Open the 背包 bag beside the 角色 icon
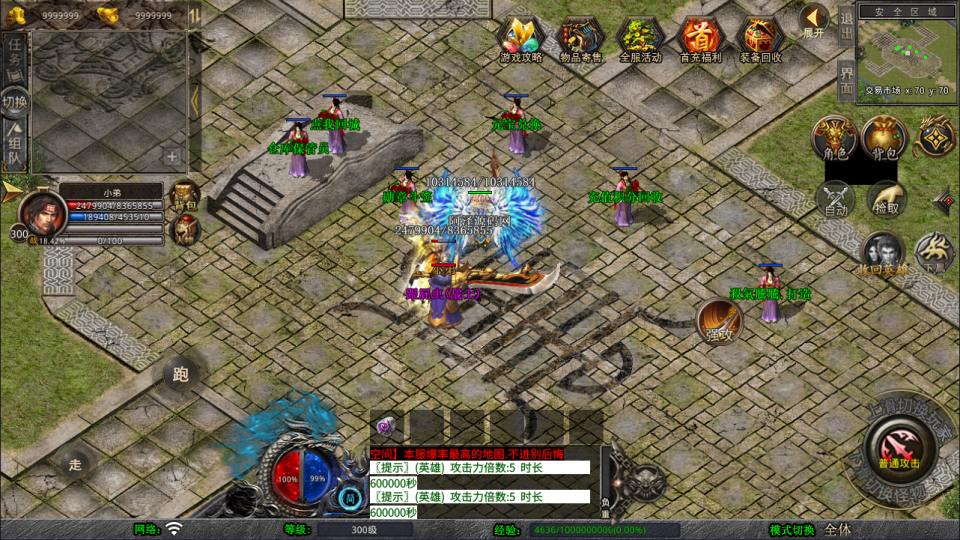Image resolution: width=960 pixels, height=540 pixels. 884,138
